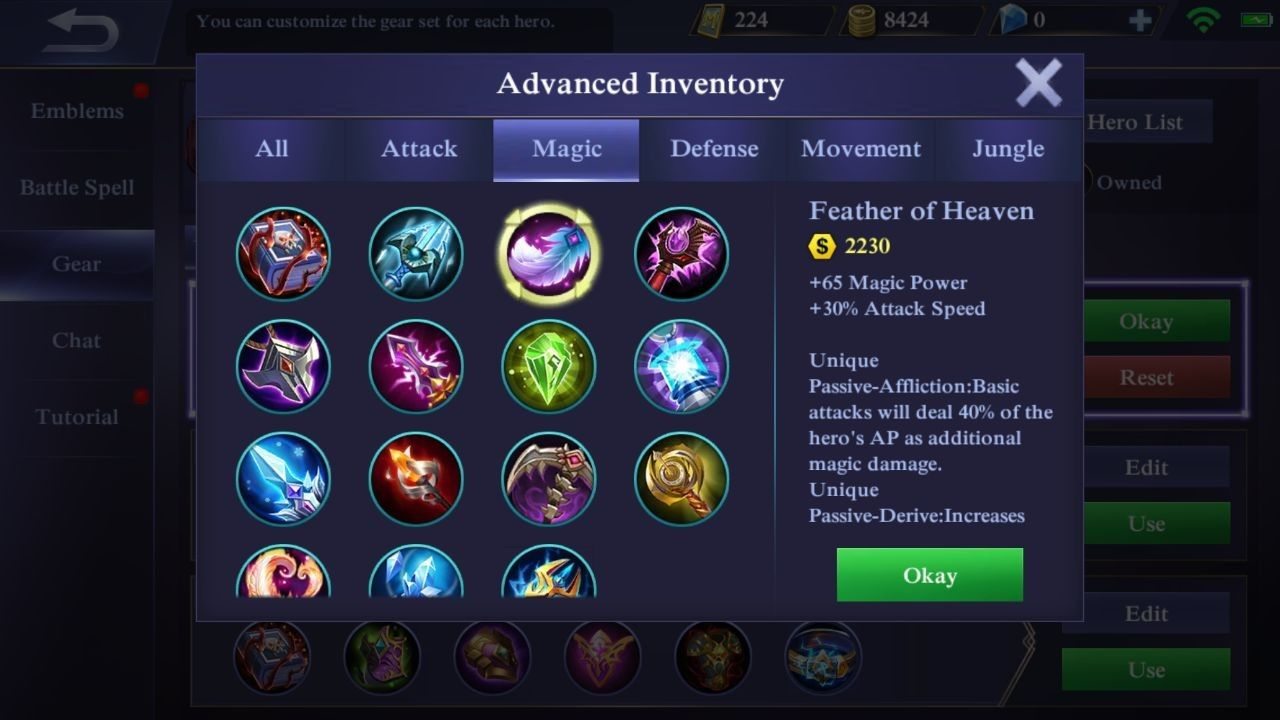
Task: Select the ice blue crystal sword item
Action: pyautogui.click(x=284, y=479)
